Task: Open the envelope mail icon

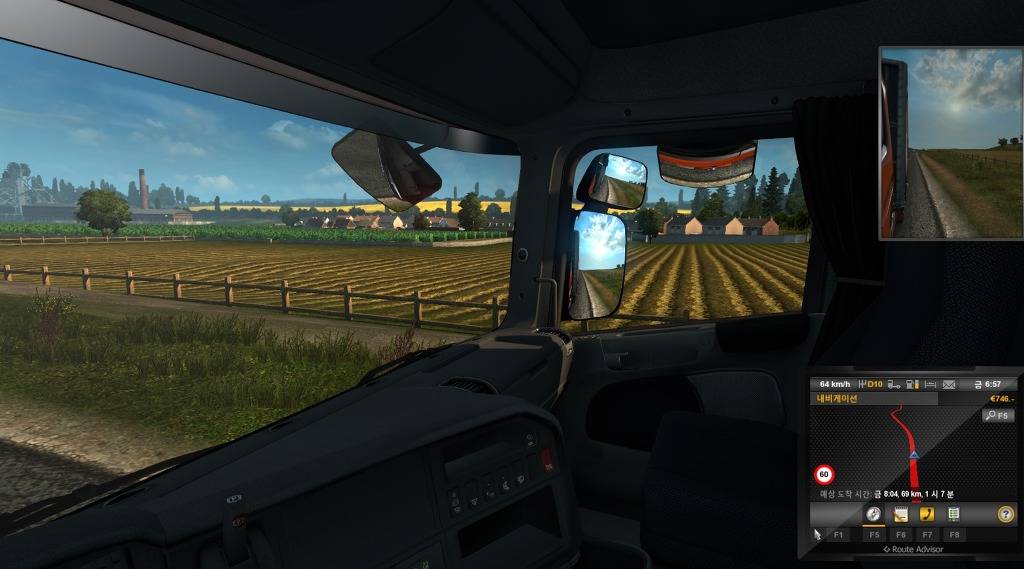Action: point(948,384)
